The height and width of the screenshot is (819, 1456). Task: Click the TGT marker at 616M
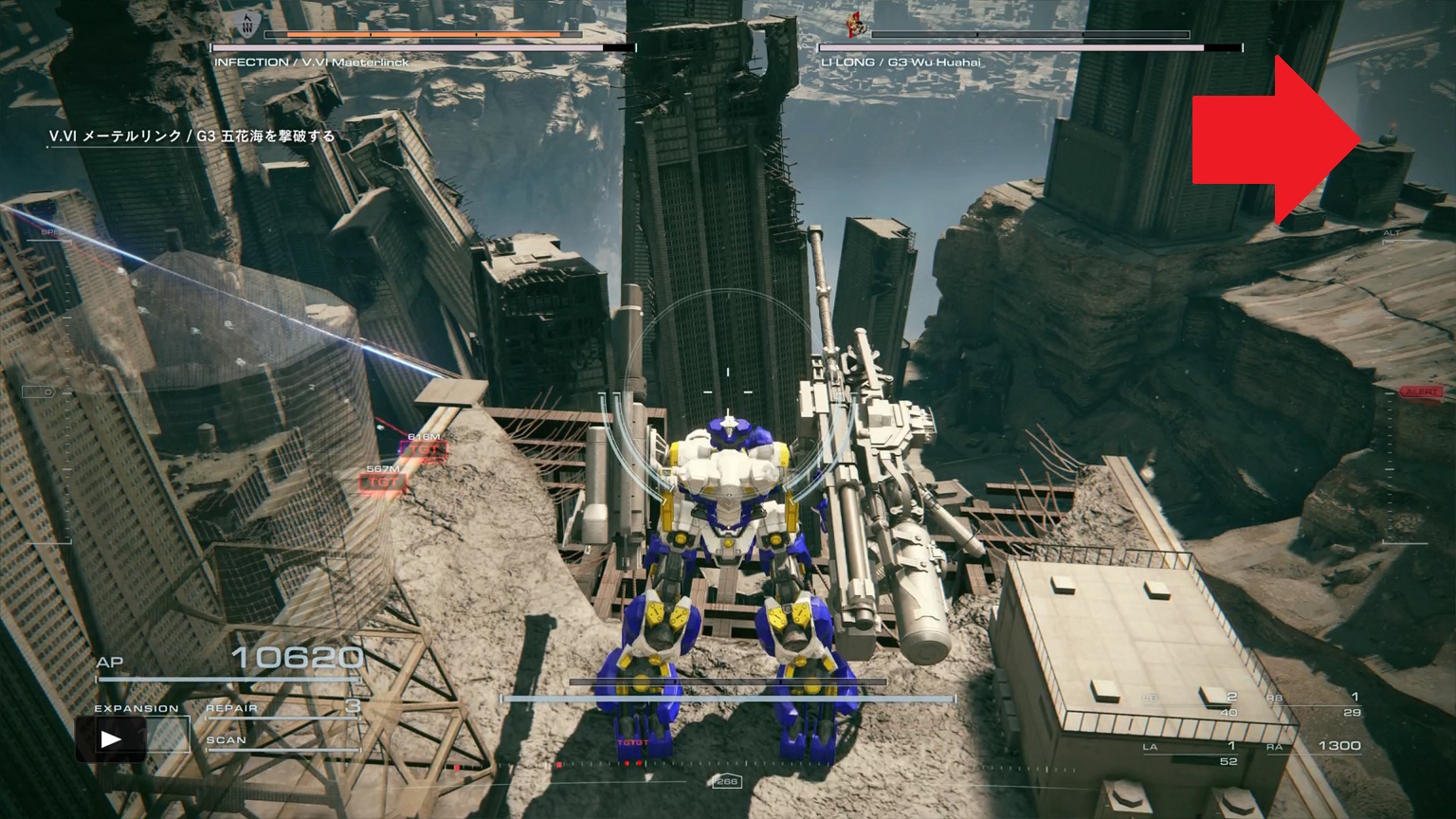pos(423,449)
